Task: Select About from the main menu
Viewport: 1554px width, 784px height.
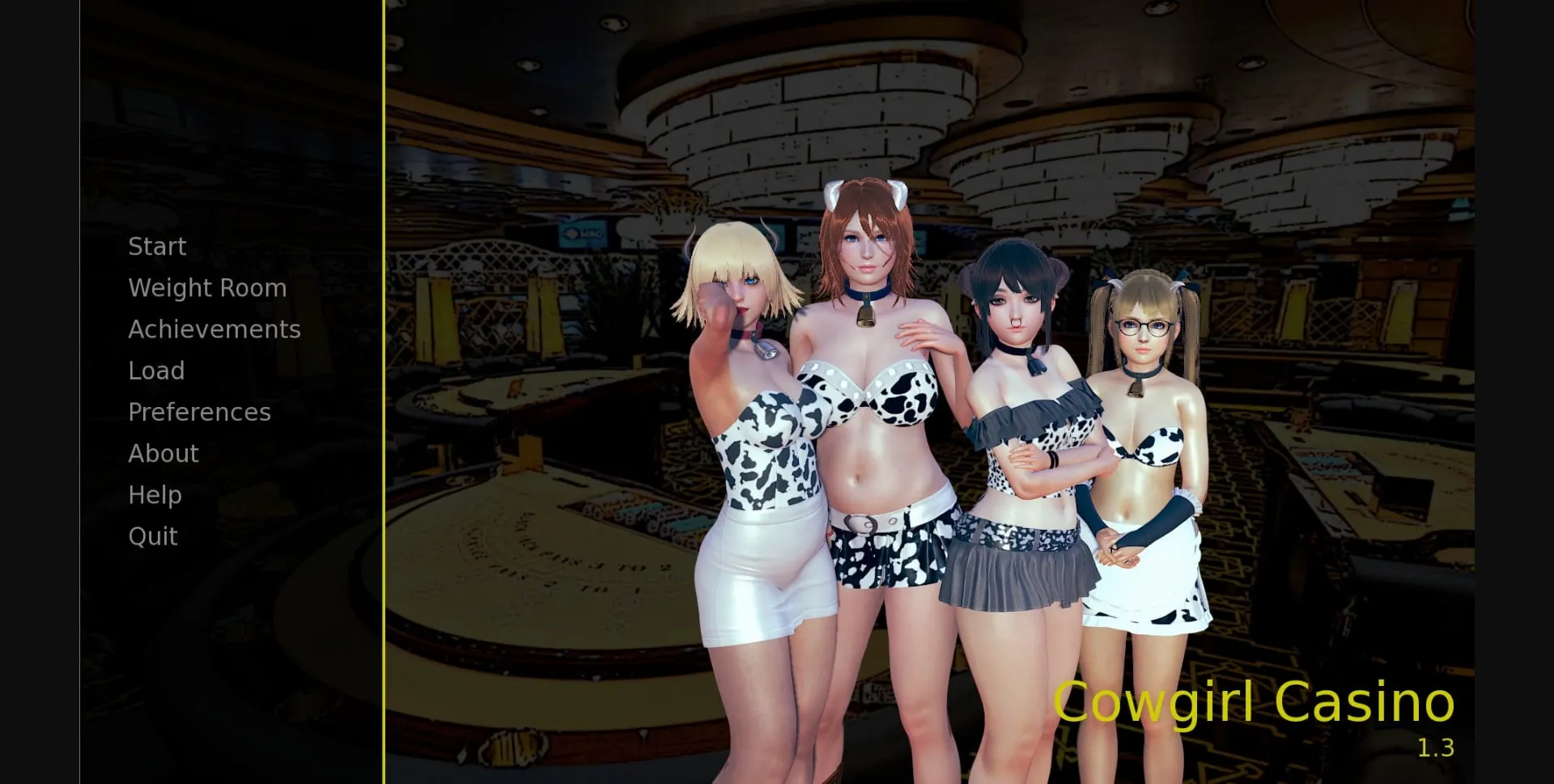Action: coord(163,453)
